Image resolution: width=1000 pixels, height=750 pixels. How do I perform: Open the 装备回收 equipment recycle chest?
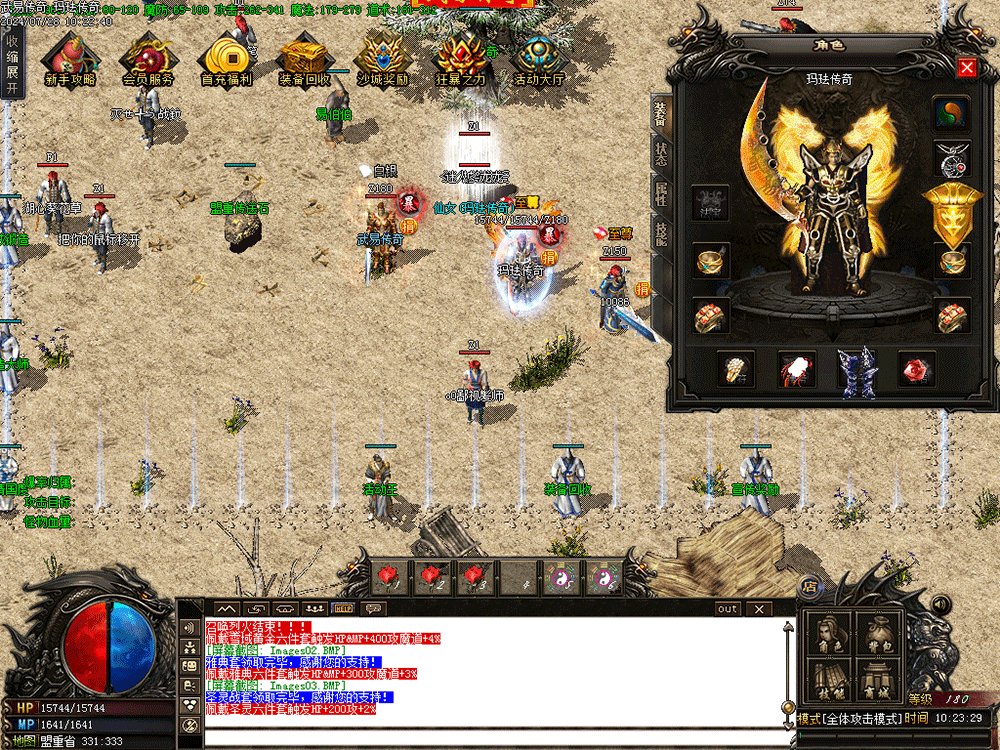[x=303, y=60]
